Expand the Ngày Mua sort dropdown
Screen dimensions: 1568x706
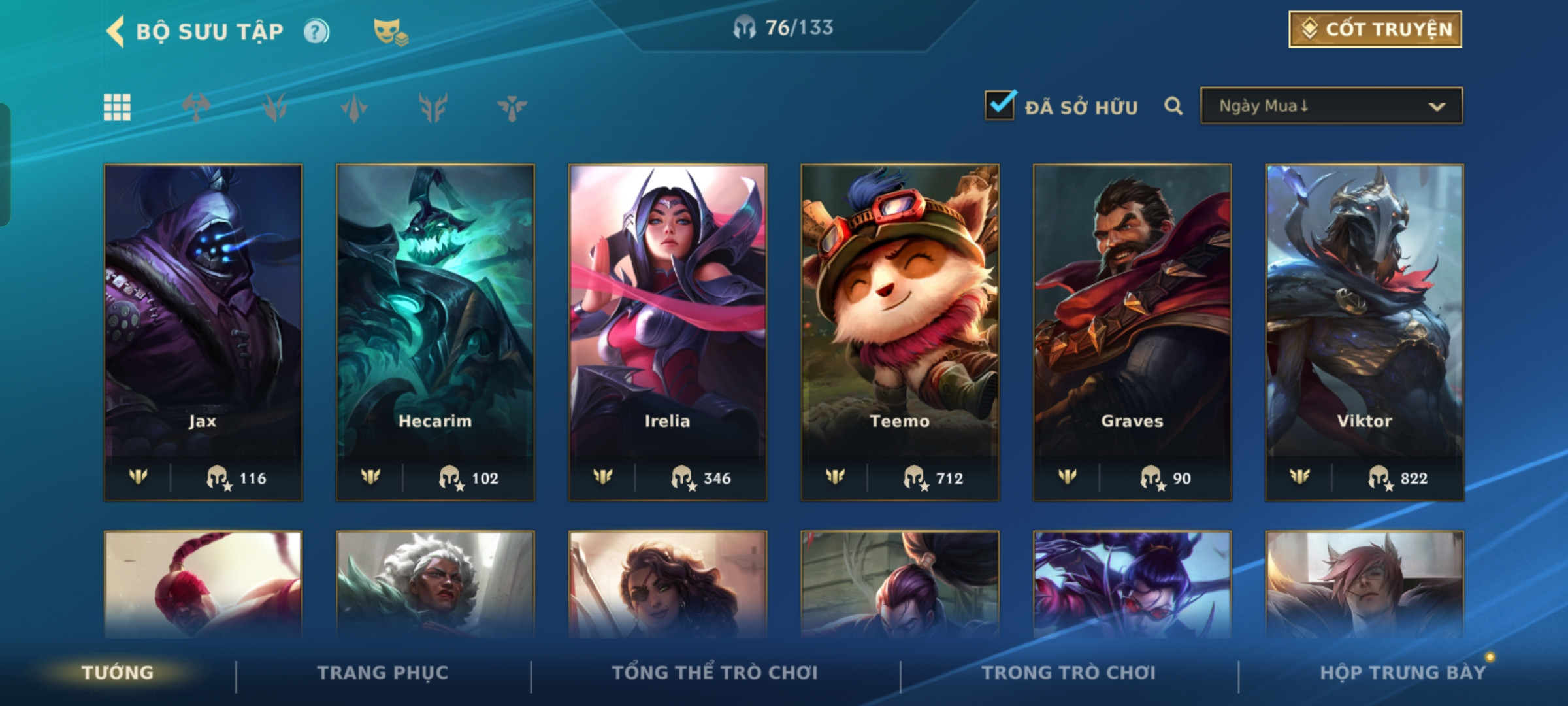1331,106
